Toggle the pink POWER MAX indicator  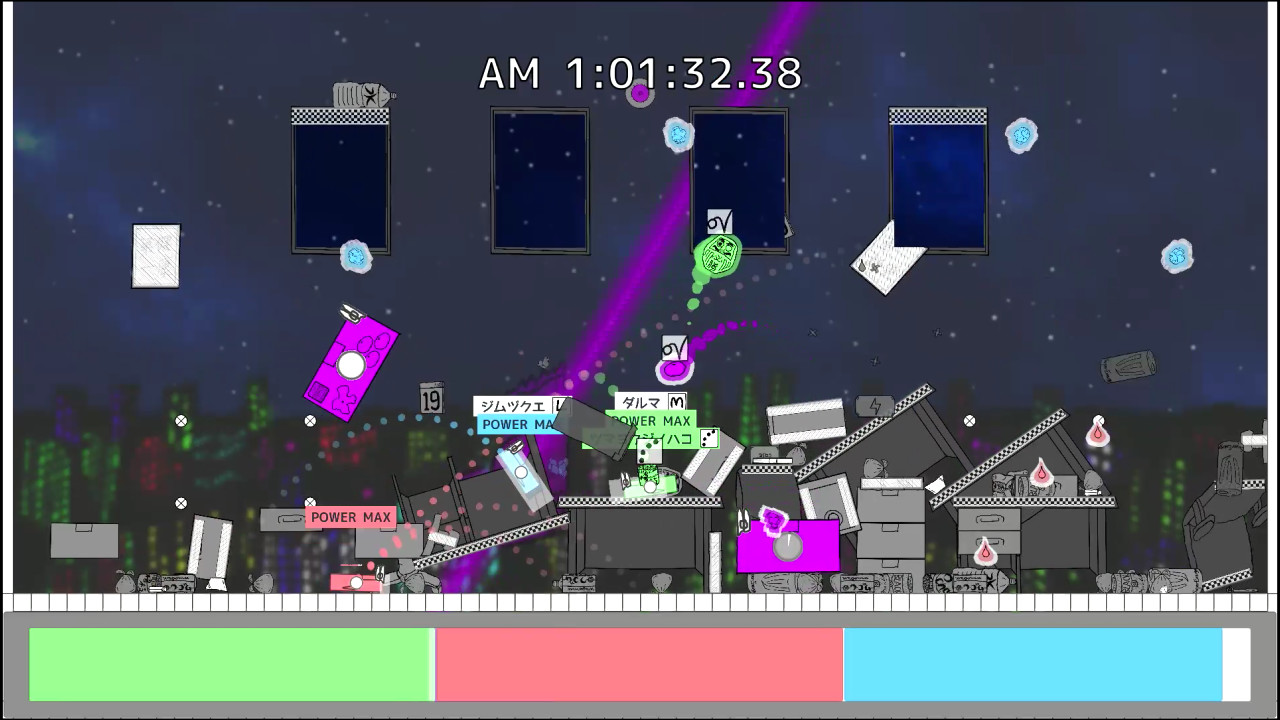click(349, 517)
